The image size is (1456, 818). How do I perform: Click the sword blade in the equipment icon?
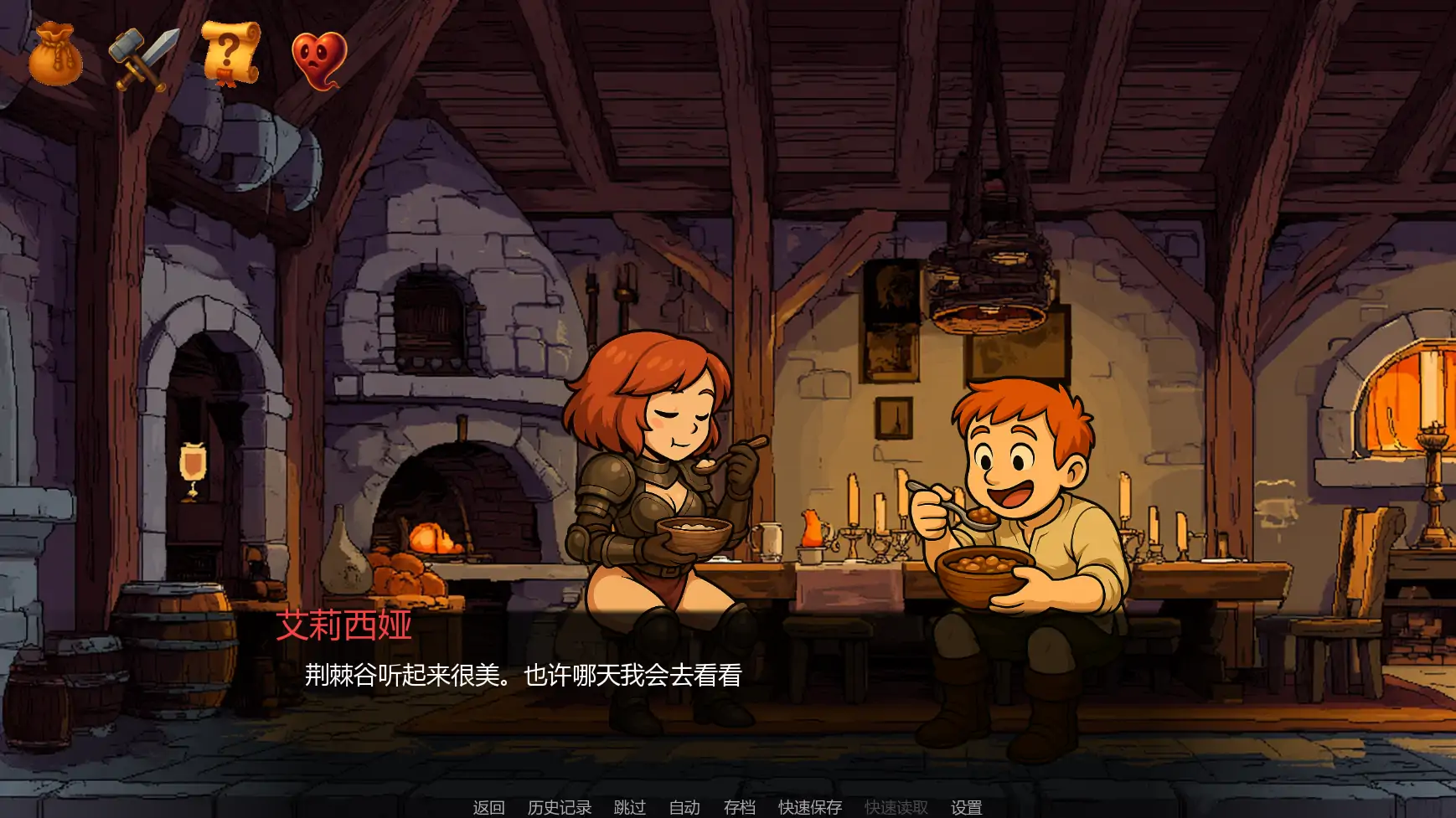click(162, 44)
